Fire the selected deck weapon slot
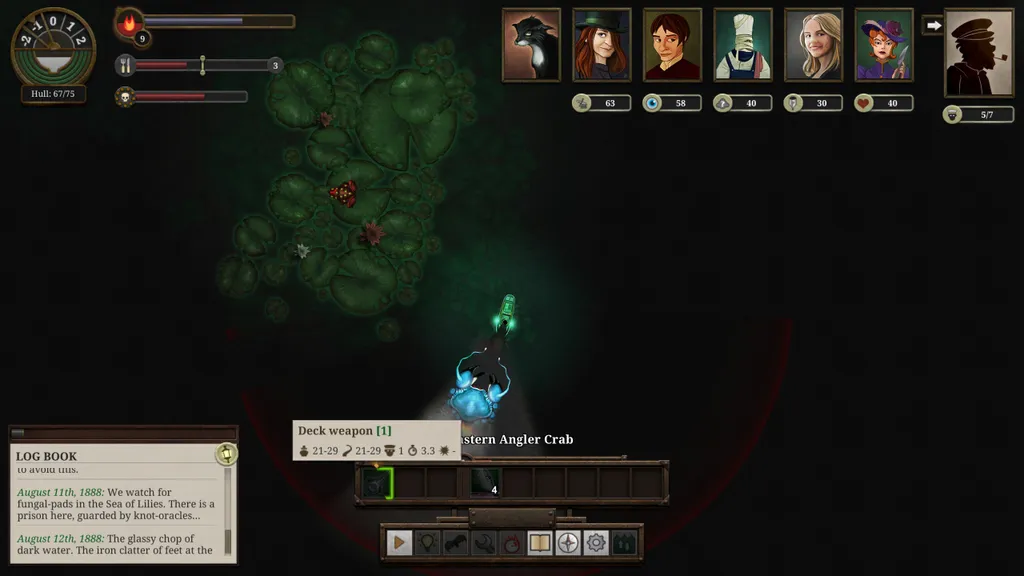Screen dimensions: 1024x576 click(x=376, y=483)
